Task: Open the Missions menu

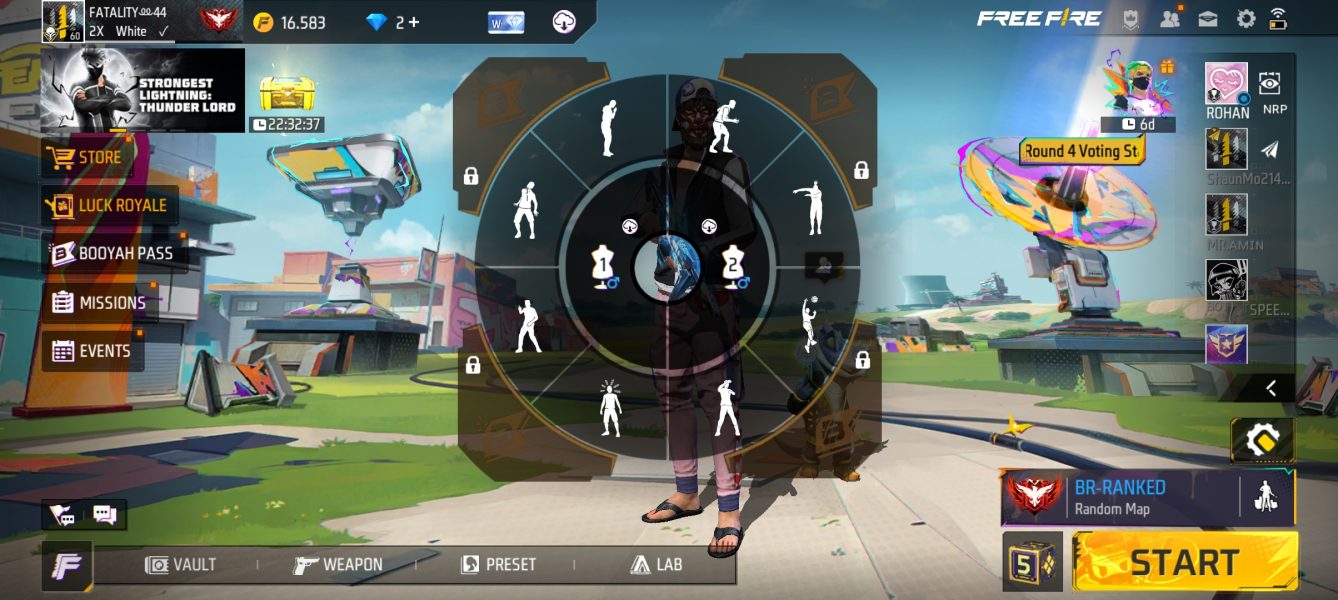Action: point(99,303)
